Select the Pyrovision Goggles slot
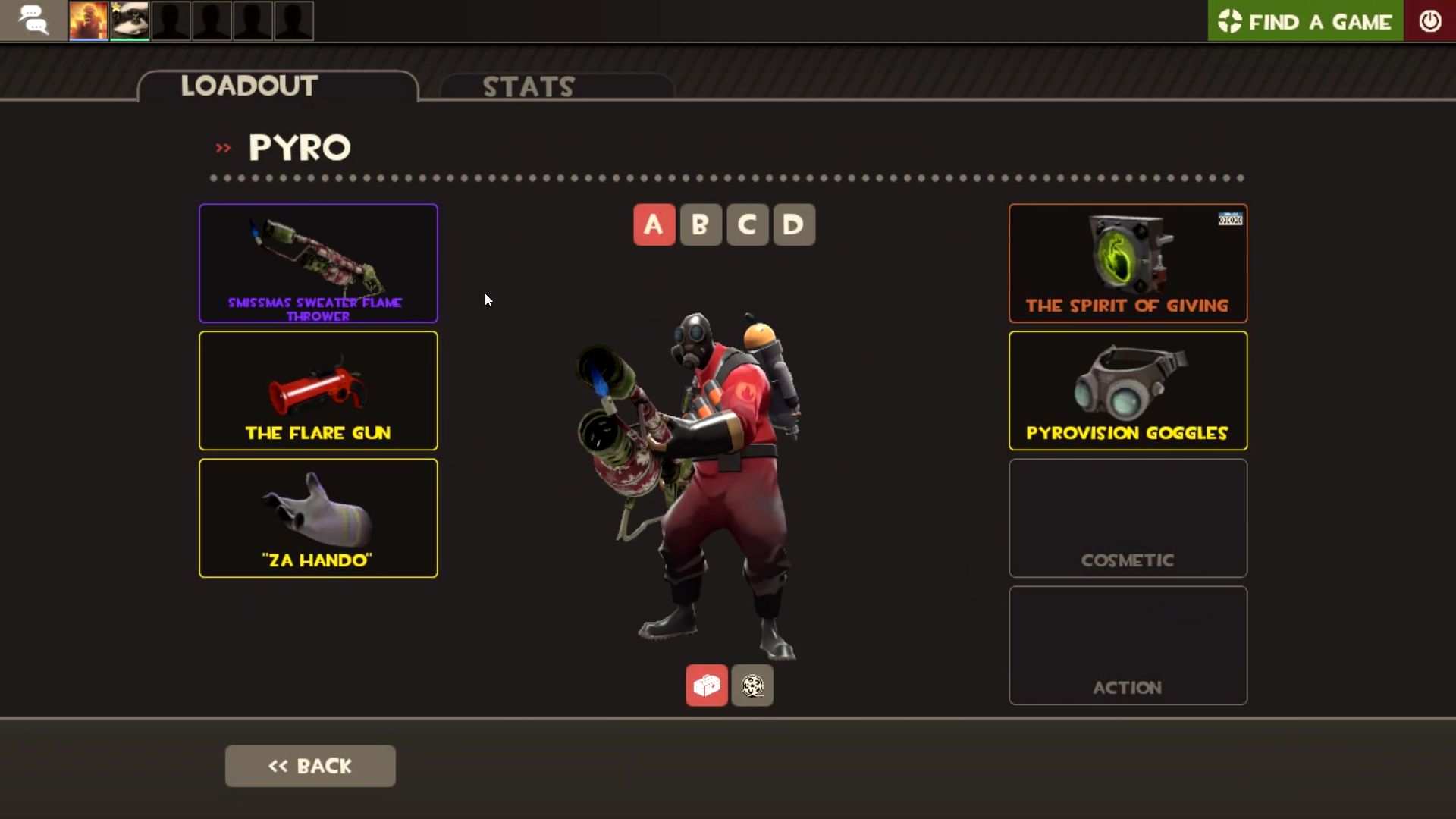 coord(1128,391)
